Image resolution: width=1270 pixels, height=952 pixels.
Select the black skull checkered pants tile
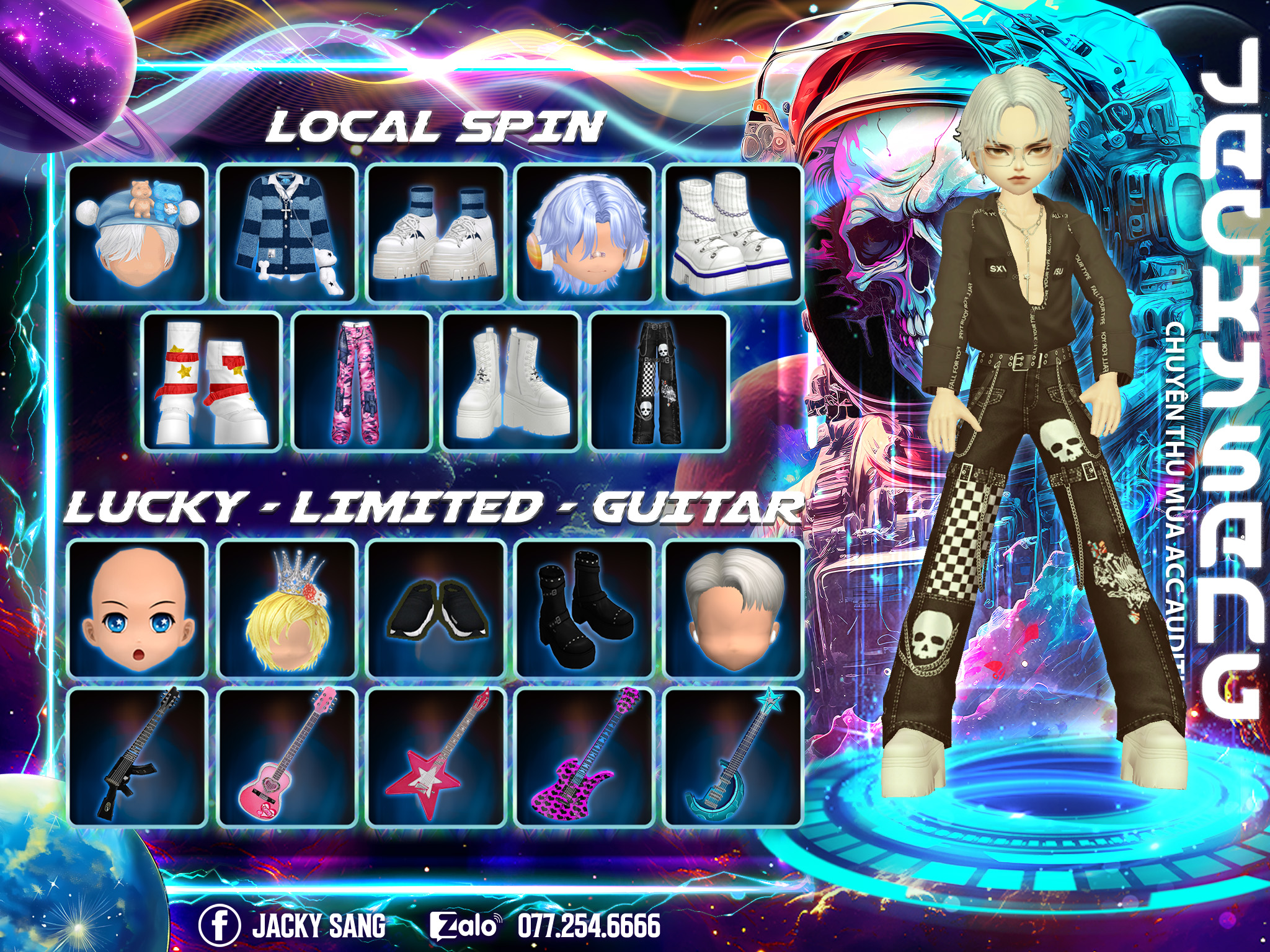[x=659, y=382]
